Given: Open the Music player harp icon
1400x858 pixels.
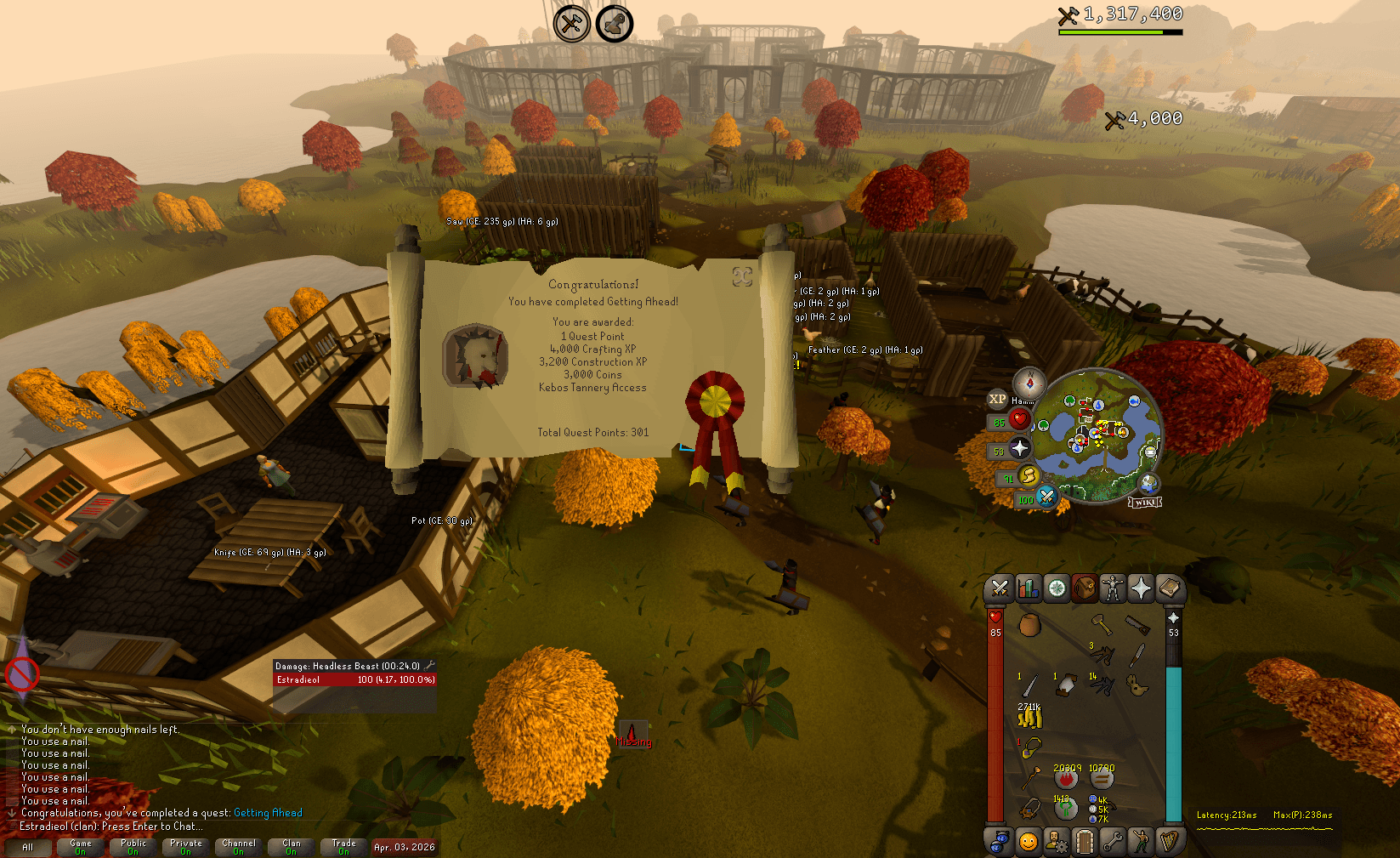Looking at the screenshot, I should pos(1170,840).
